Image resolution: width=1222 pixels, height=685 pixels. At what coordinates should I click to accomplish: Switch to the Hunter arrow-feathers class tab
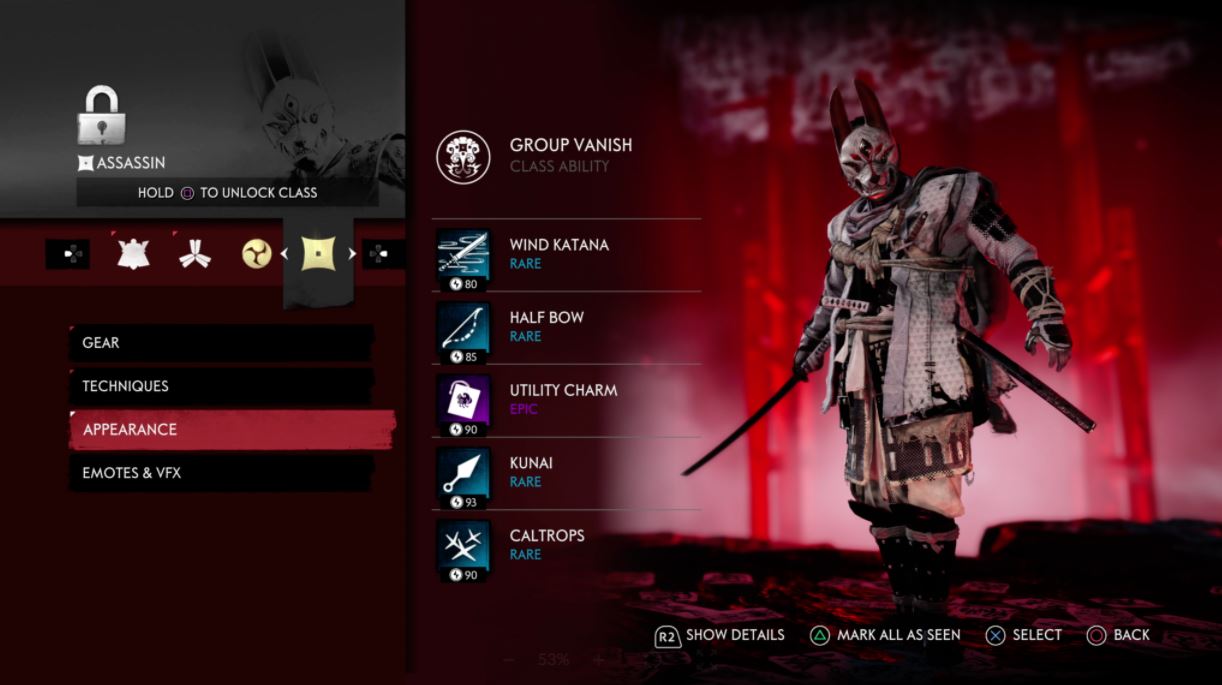tap(194, 254)
